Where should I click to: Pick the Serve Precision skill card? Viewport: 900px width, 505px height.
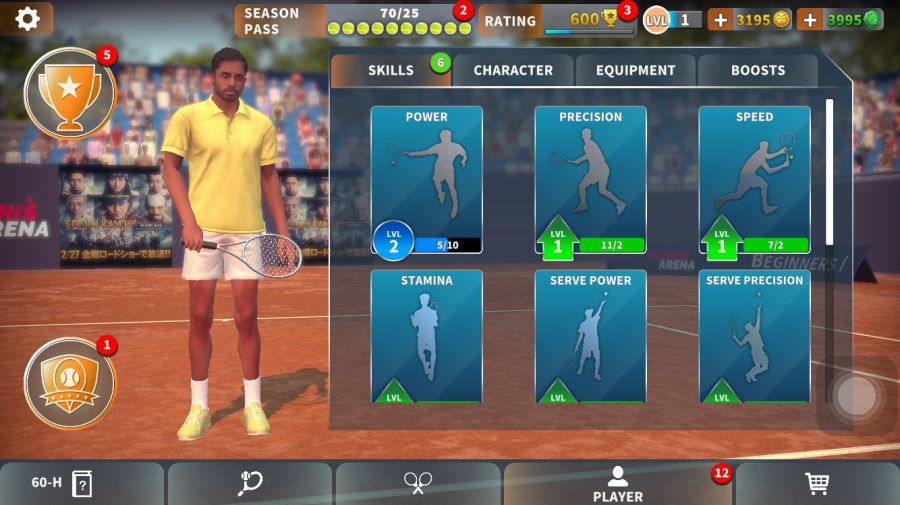754,336
